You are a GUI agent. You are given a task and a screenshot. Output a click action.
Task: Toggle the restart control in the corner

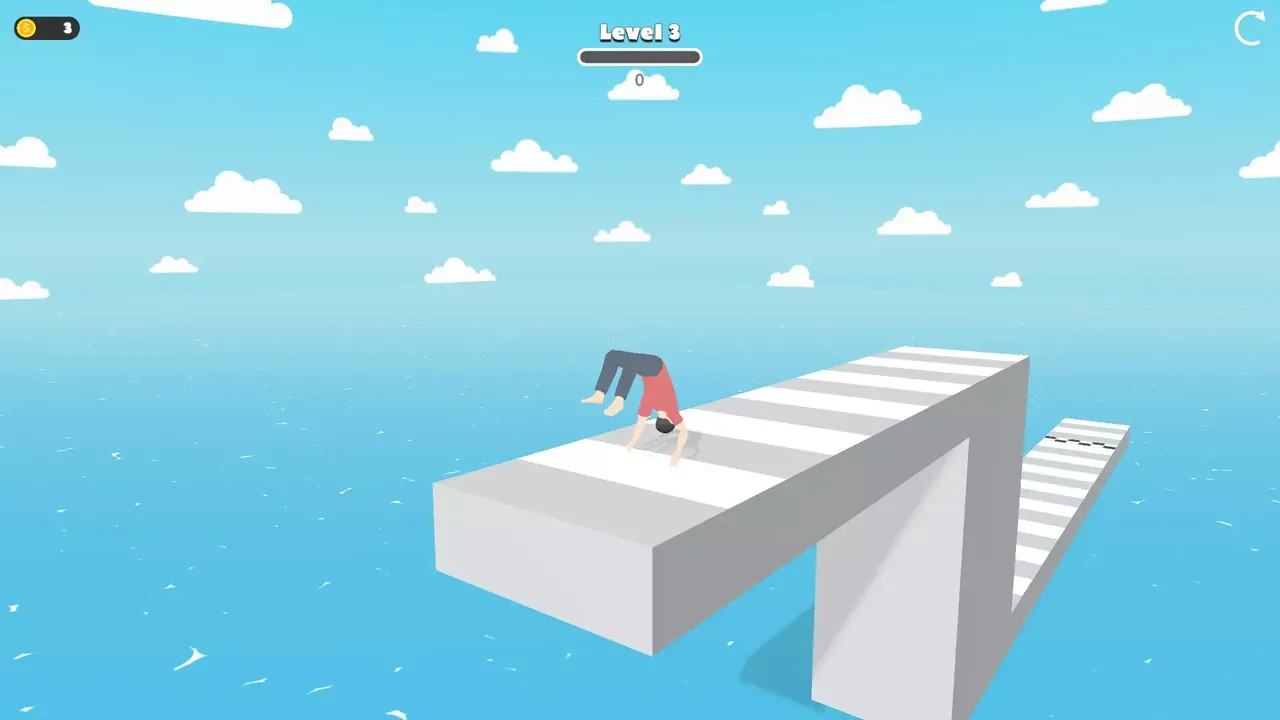click(1247, 31)
